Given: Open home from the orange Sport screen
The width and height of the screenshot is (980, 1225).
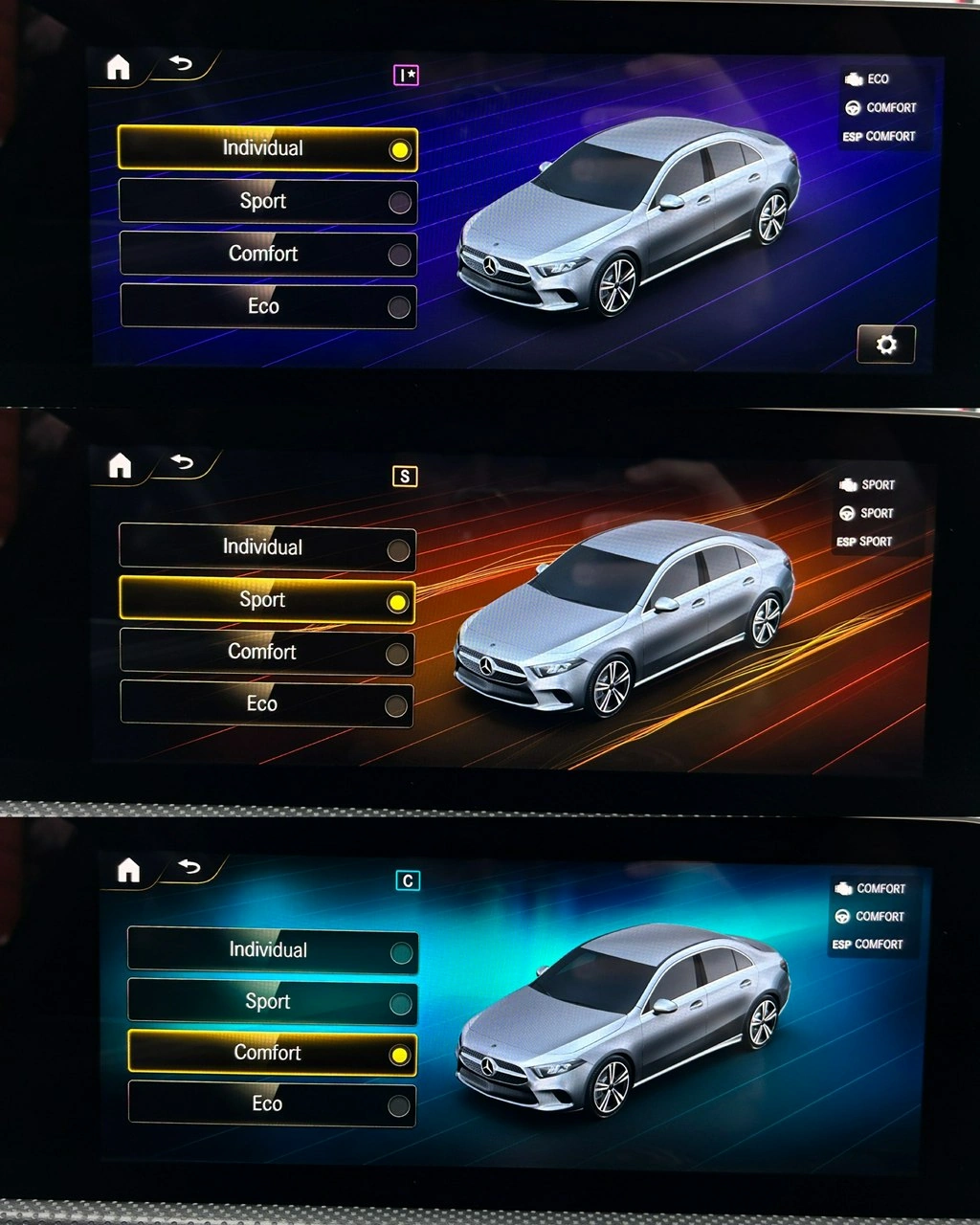Looking at the screenshot, I should pos(120,466).
